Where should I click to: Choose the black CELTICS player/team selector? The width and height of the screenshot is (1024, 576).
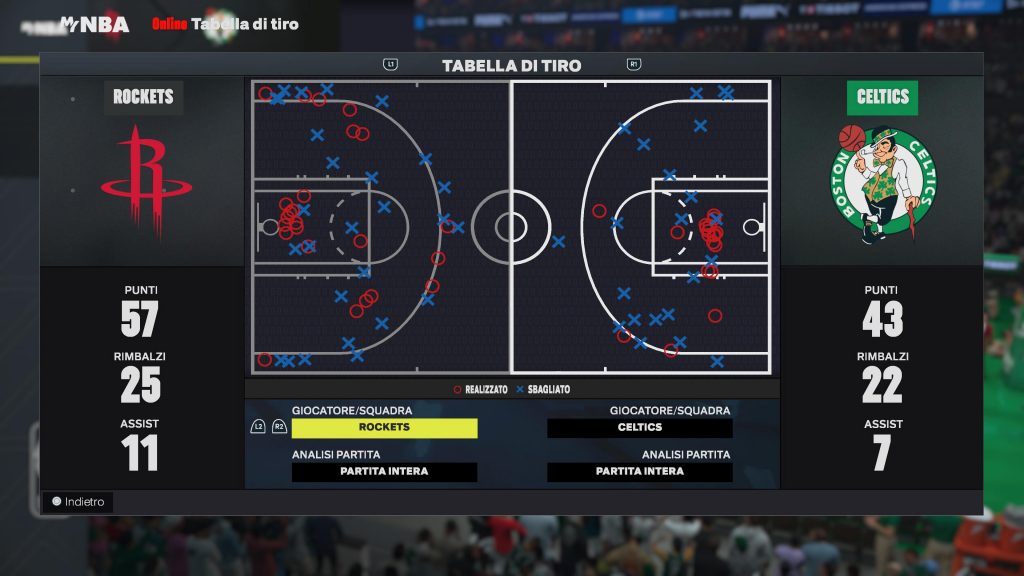[x=639, y=428]
